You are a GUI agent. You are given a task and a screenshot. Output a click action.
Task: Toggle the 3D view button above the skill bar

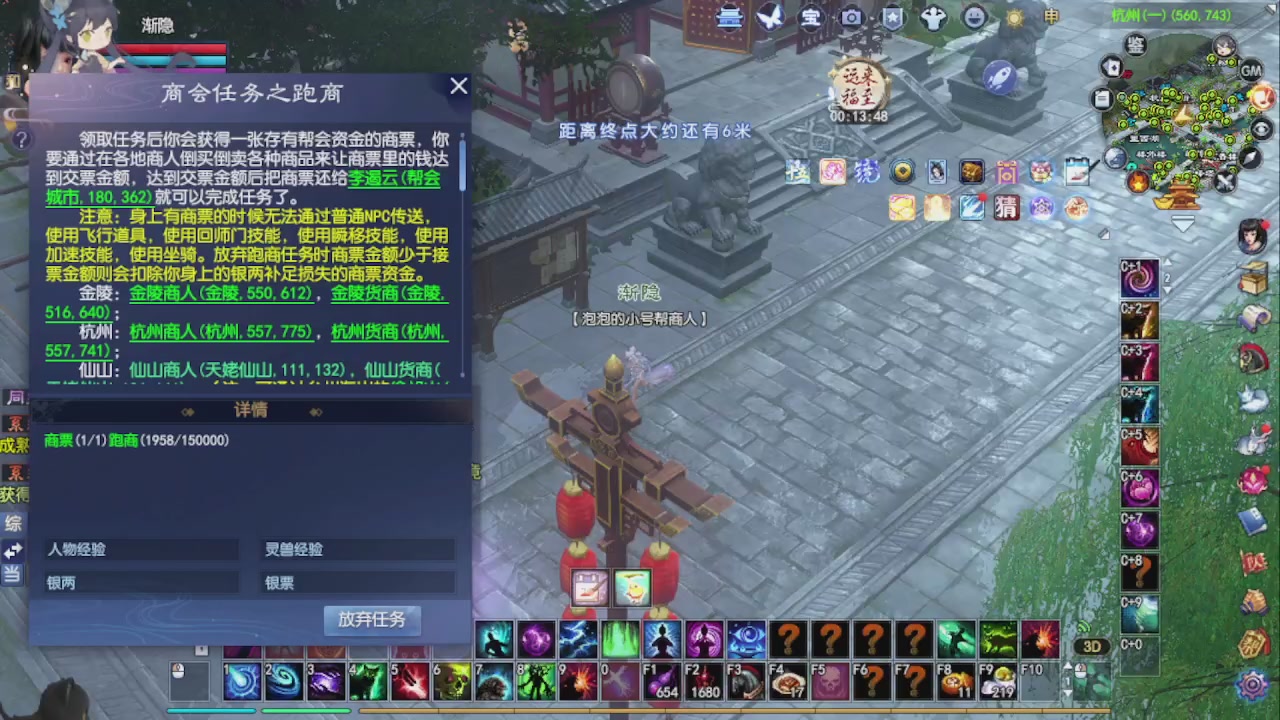1092,646
